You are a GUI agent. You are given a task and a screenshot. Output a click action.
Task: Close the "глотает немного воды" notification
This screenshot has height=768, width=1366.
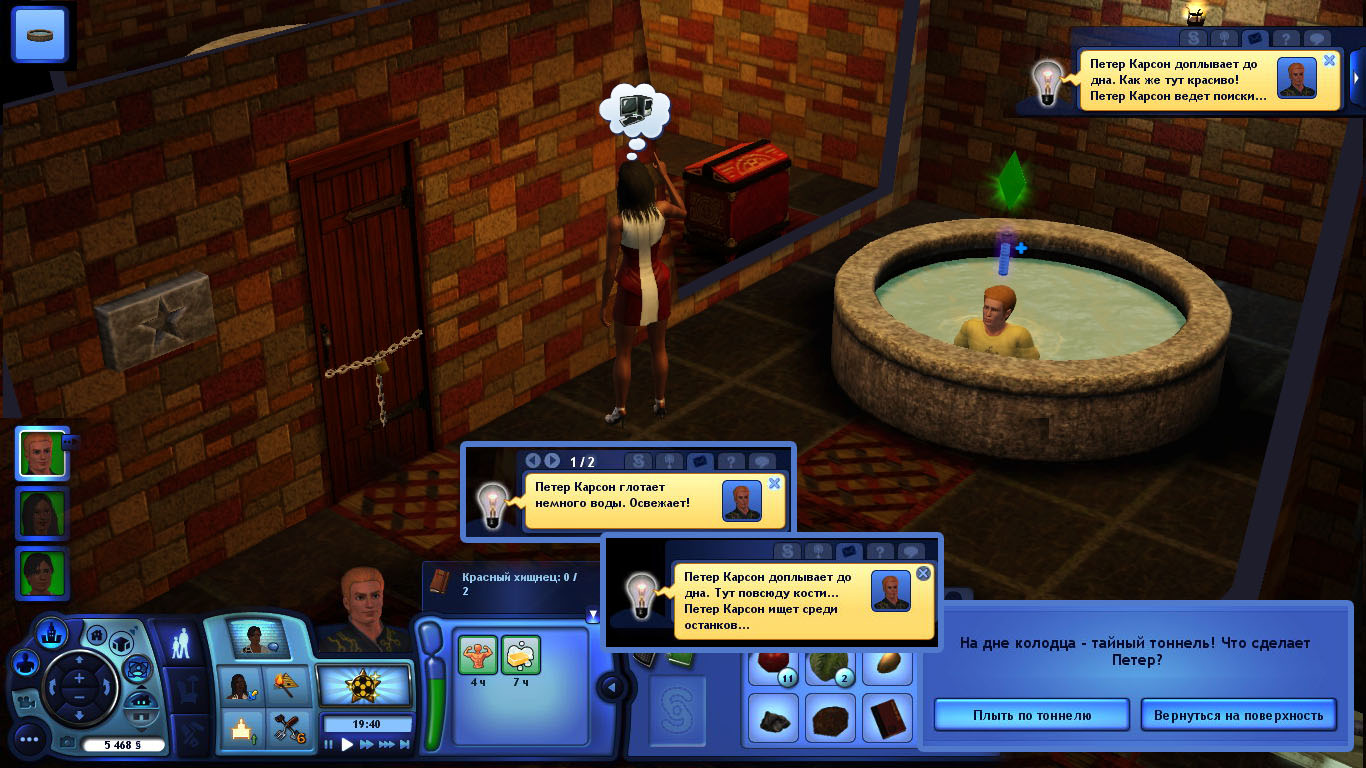pyautogui.click(x=773, y=483)
